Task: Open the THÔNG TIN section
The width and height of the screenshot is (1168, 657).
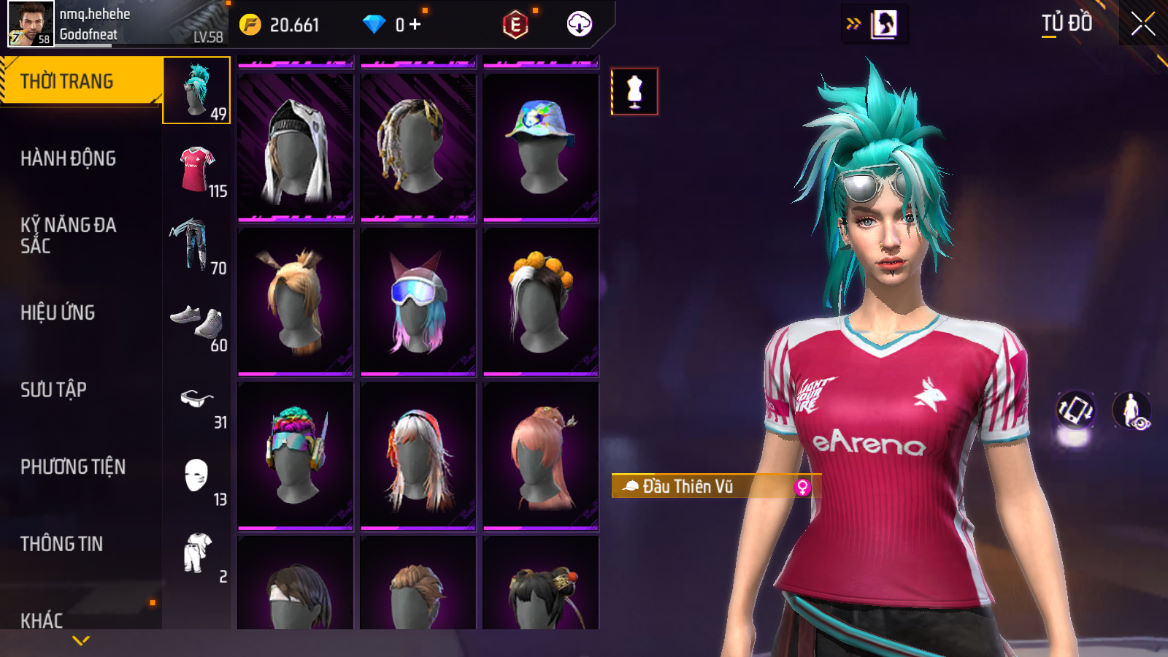Action: point(62,544)
